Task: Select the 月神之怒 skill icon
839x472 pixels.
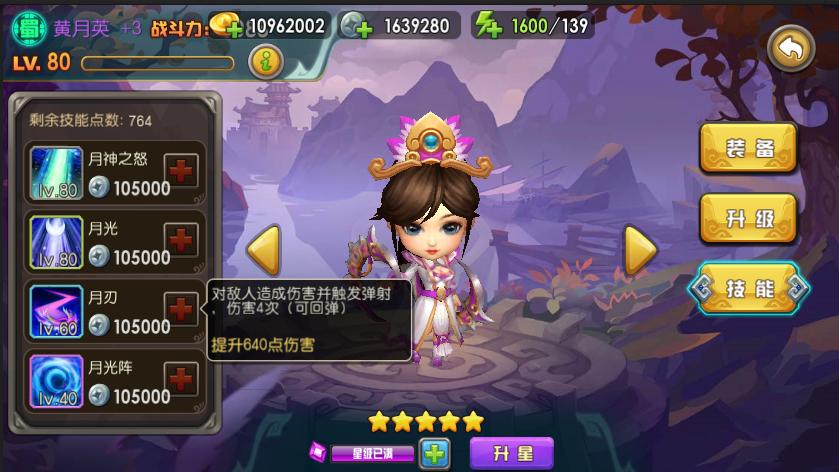Action: (56, 171)
